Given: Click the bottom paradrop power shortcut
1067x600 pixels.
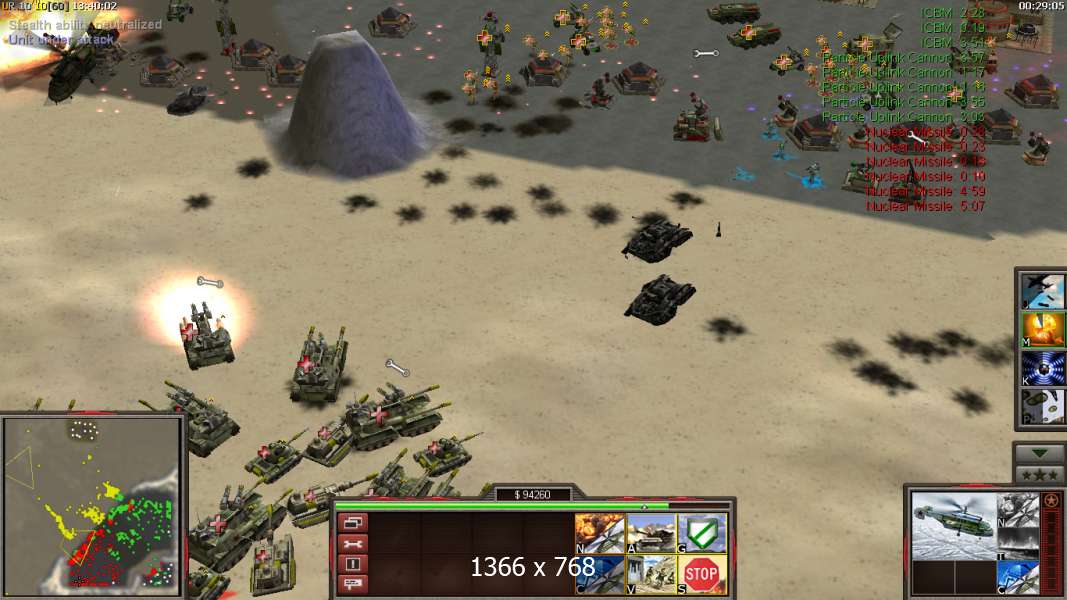Looking at the screenshot, I should pyautogui.click(x=1042, y=407).
